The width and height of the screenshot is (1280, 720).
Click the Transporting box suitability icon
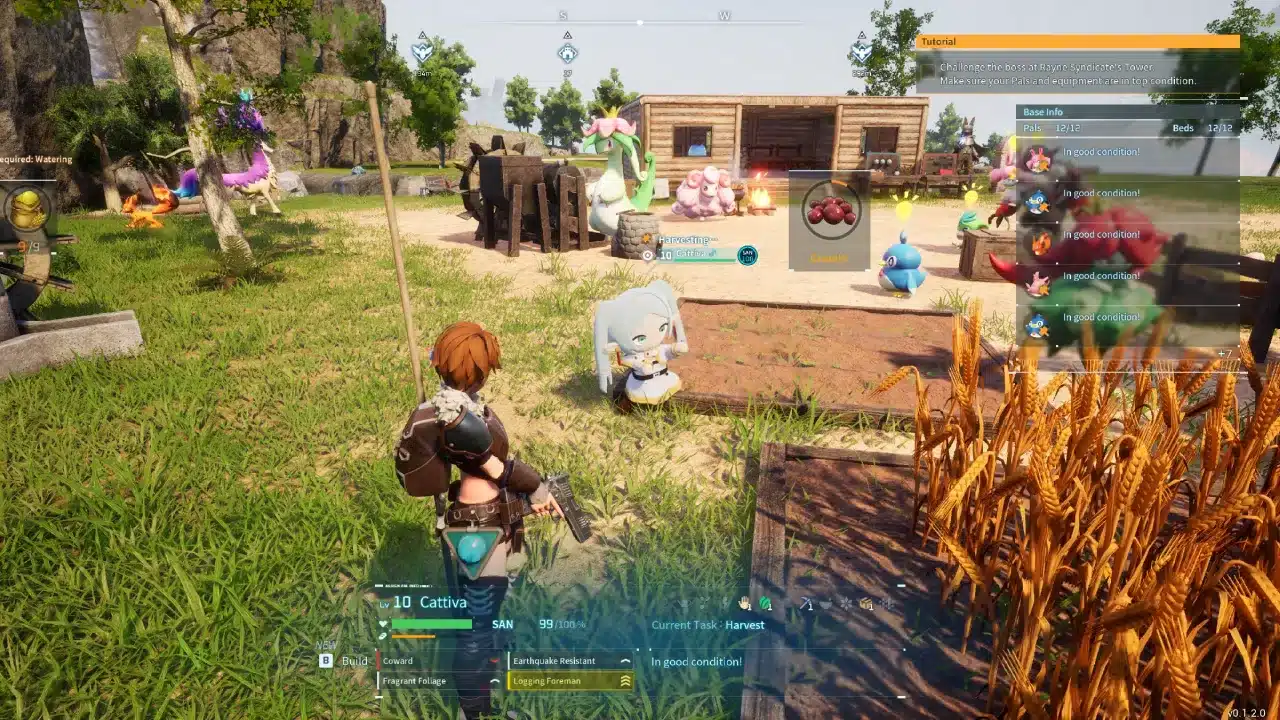click(x=866, y=604)
